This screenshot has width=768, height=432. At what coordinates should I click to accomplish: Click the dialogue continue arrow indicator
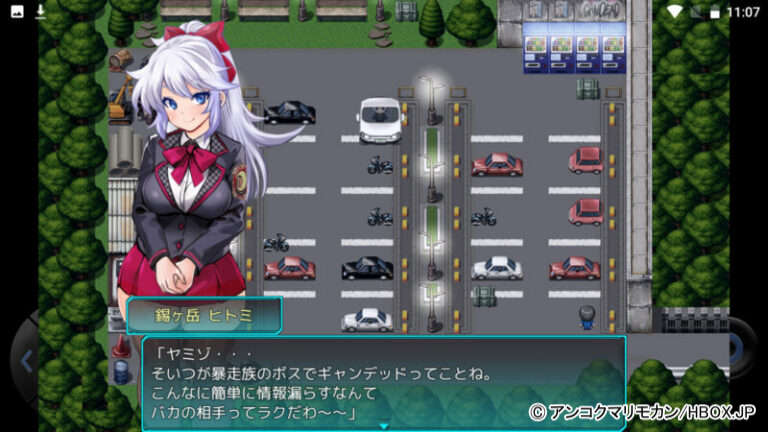pyautogui.click(x=383, y=426)
